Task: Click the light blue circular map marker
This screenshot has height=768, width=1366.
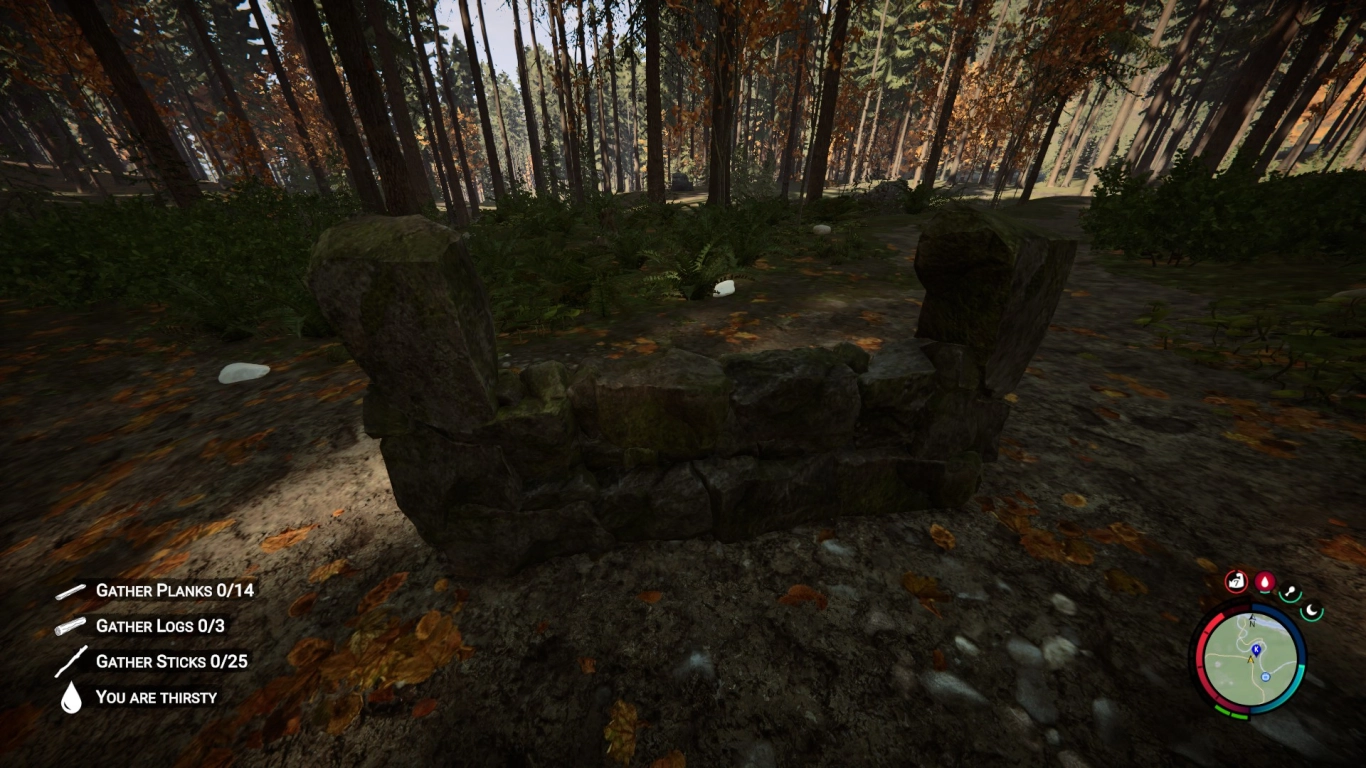Action: 1265,677
